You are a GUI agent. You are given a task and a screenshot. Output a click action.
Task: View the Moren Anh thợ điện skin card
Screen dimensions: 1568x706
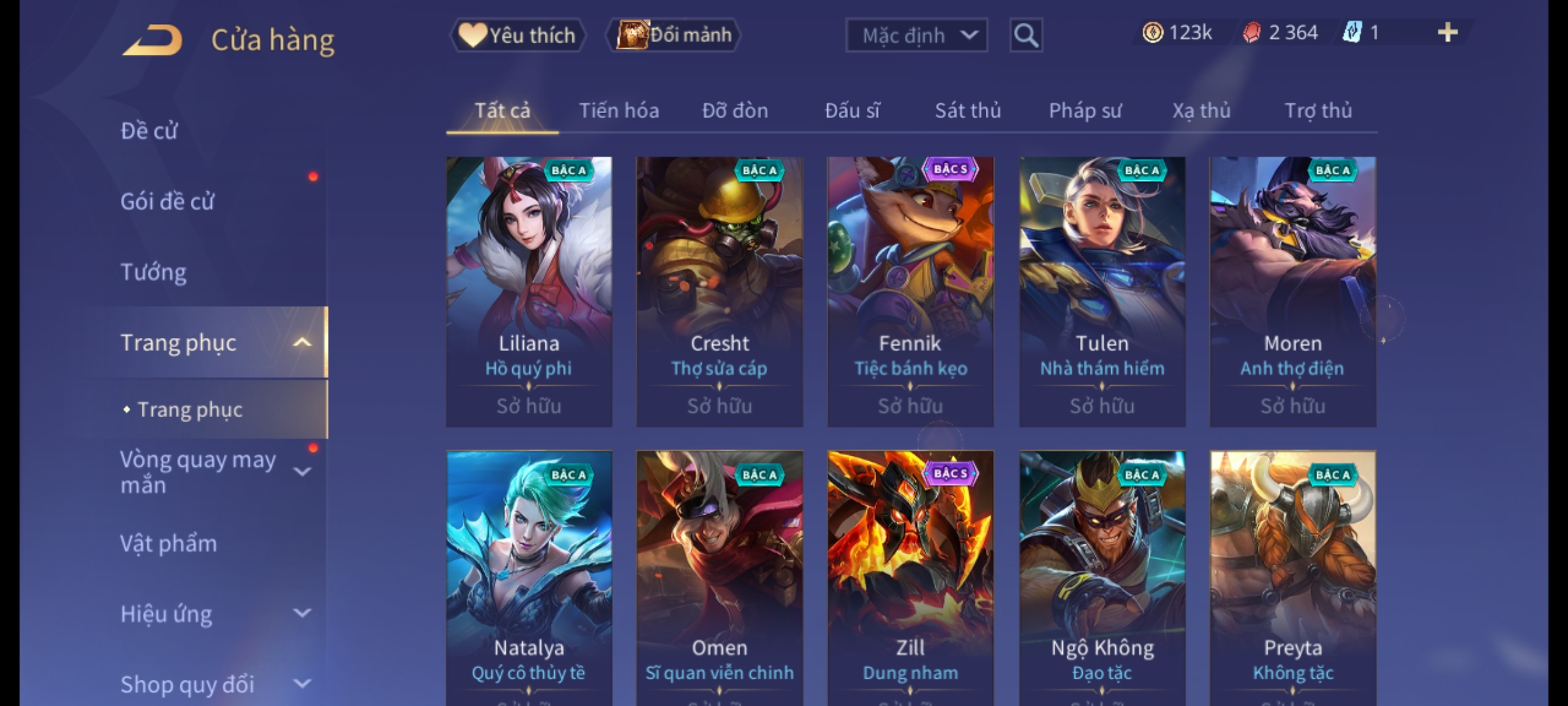[x=1292, y=292]
